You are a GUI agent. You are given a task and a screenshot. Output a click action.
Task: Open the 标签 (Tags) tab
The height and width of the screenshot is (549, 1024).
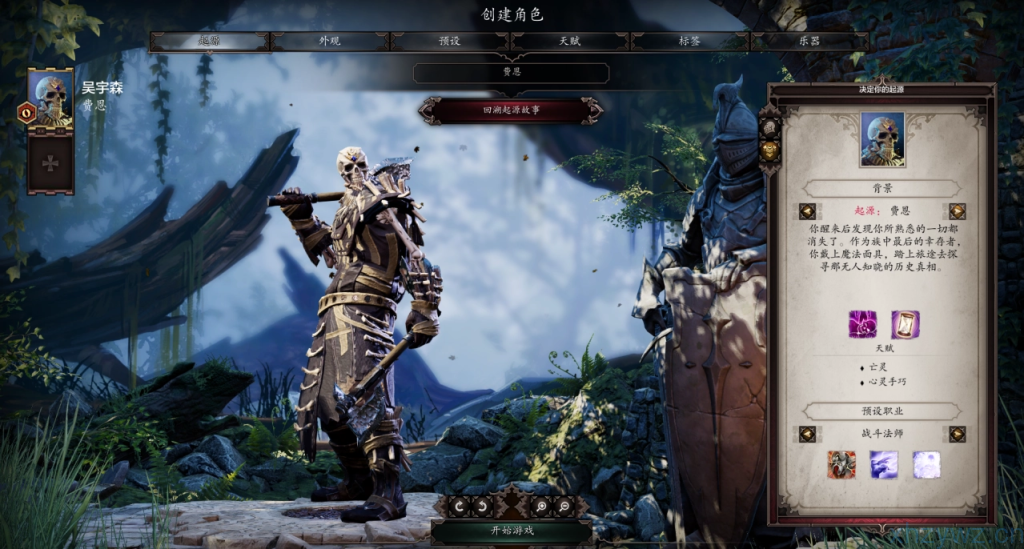coord(690,41)
